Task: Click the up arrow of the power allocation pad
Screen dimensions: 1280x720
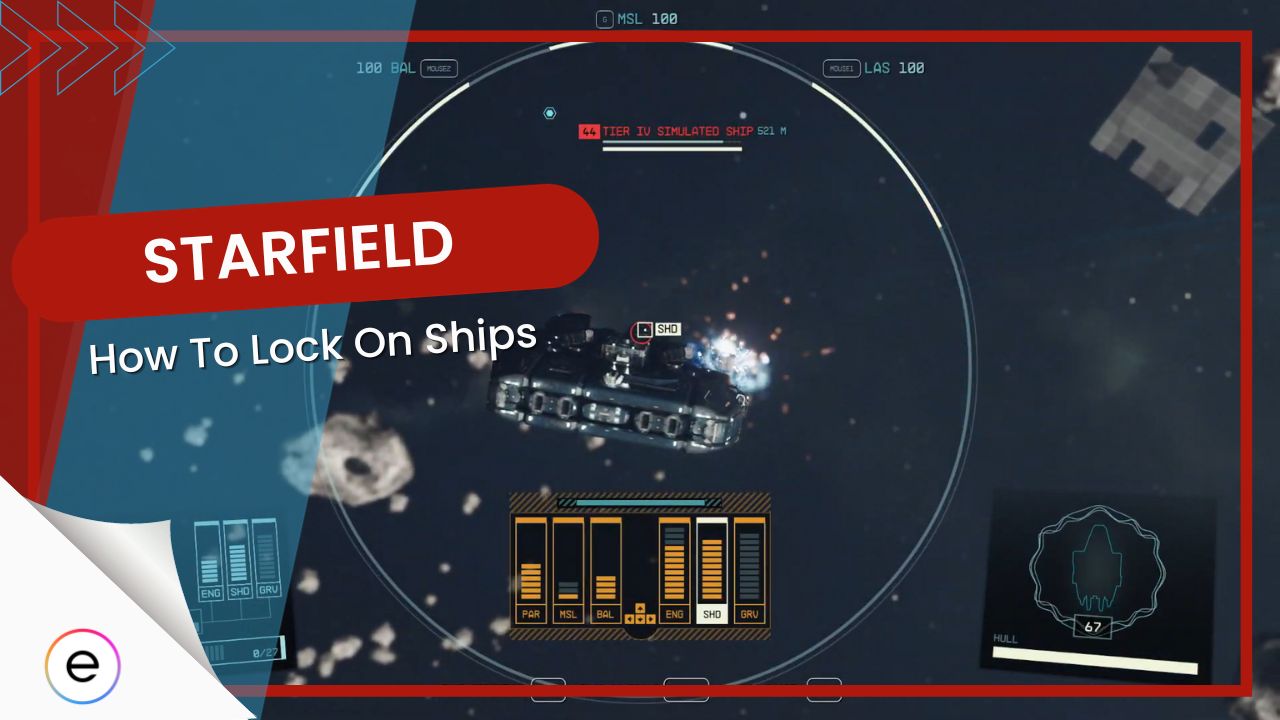Action: click(x=640, y=608)
